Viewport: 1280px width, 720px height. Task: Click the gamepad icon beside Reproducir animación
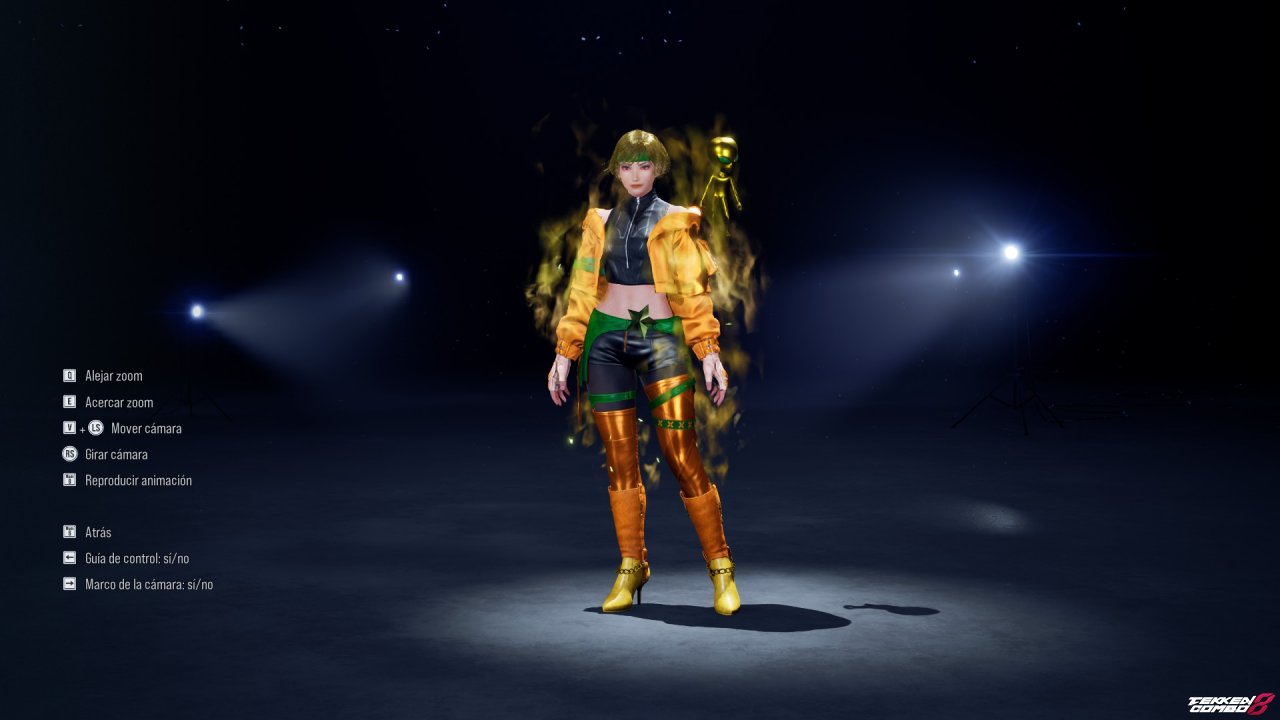[x=68, y=479]
